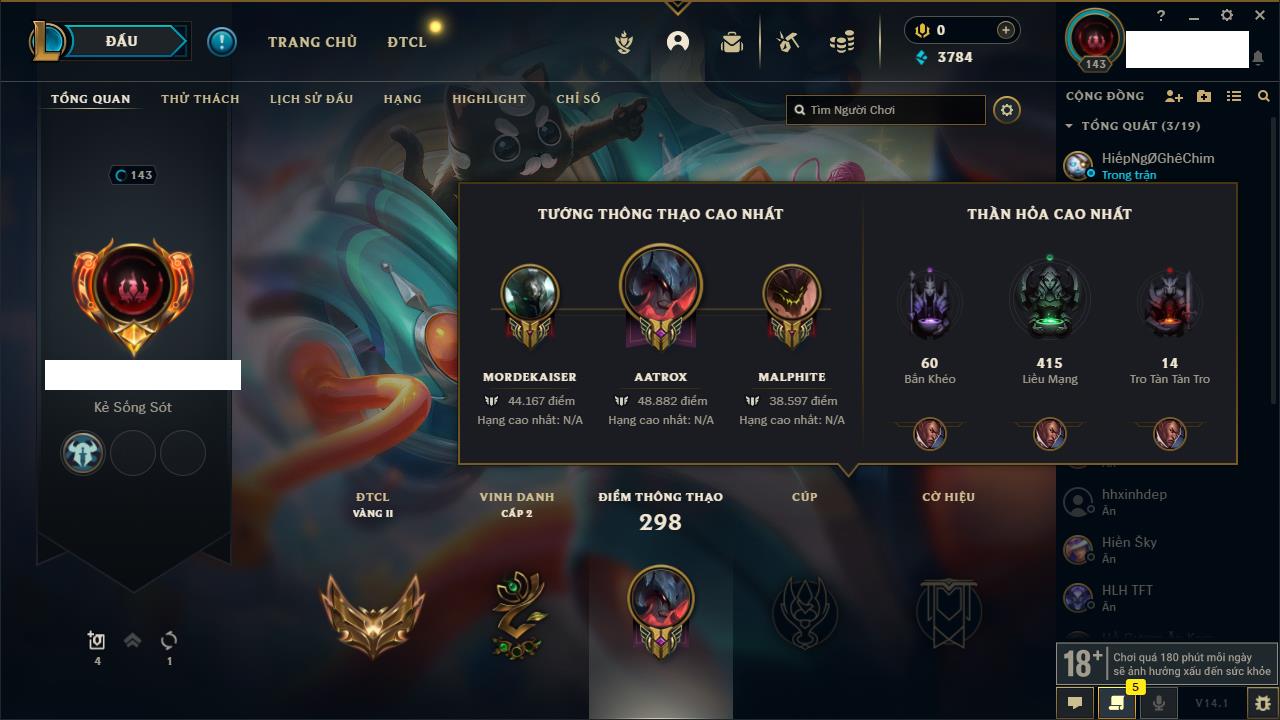Open the profile icon in top navigation
This screenshot has height=720, width=1280.
click(x=678, y=42)
